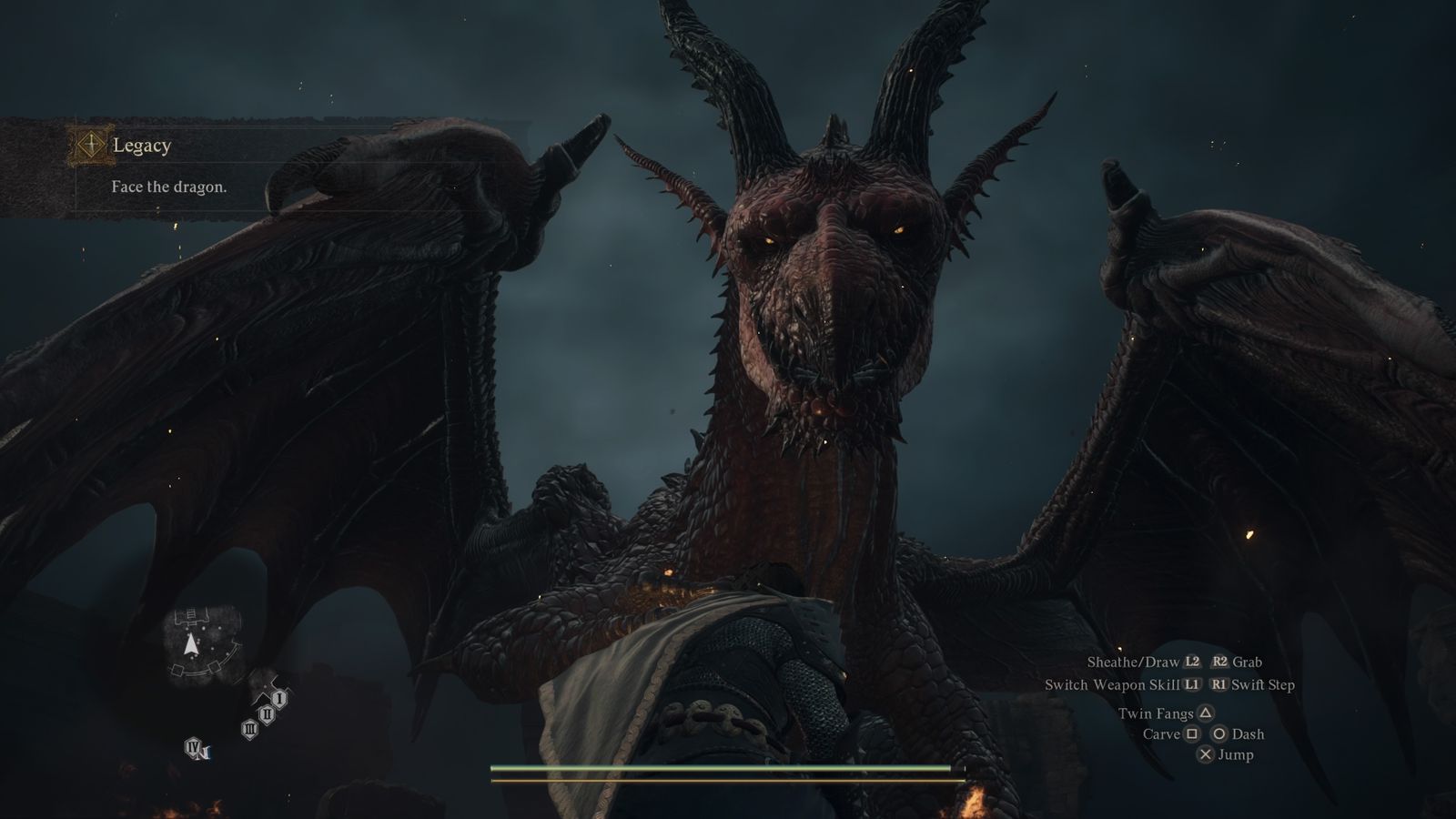
Task: Click the player arrow on the minimap
Action: click(191, 642)
